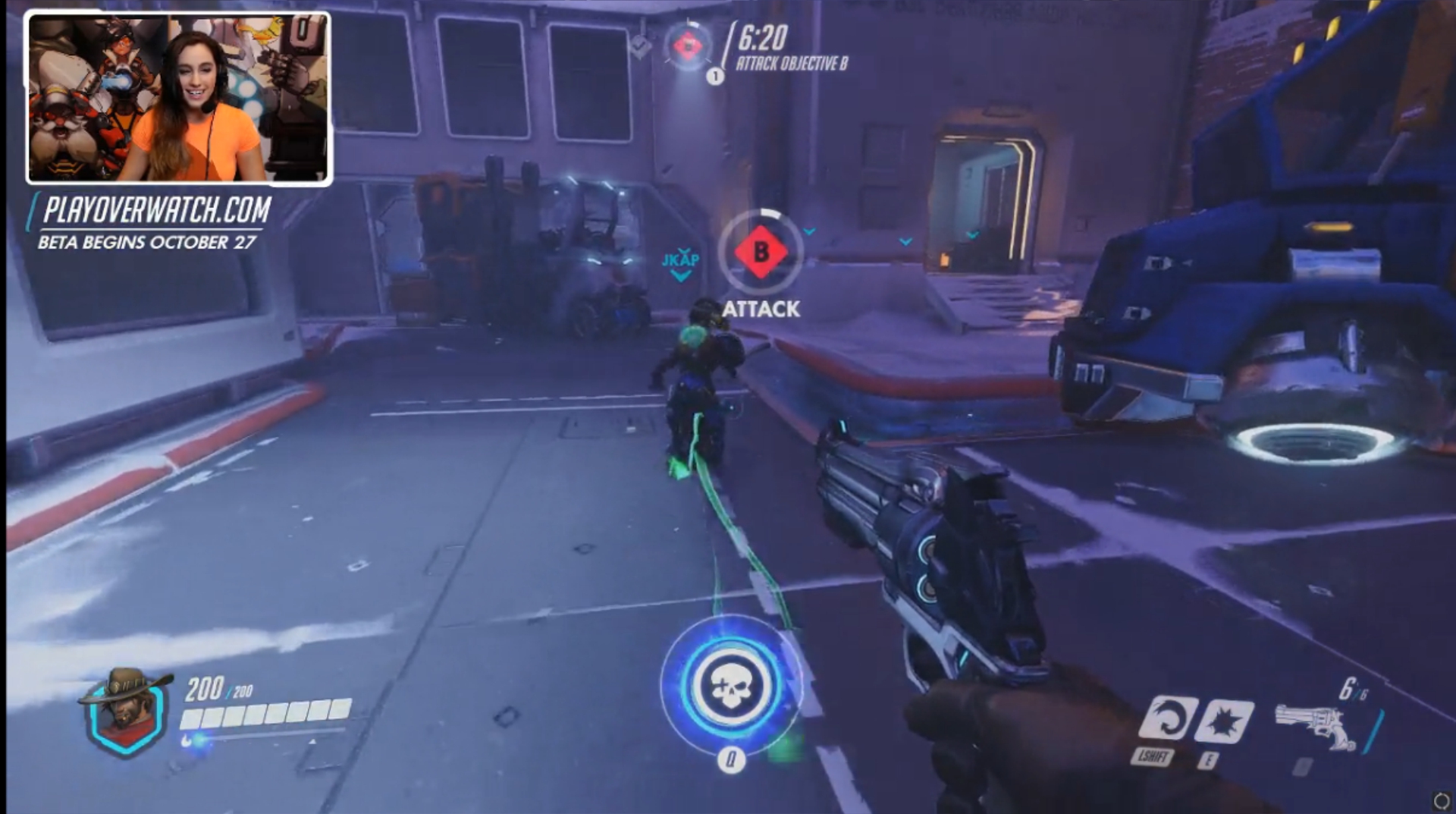Screen dimensions: 1456x814
Task: Select the objective B attack marker
Action: coord(761,253)
